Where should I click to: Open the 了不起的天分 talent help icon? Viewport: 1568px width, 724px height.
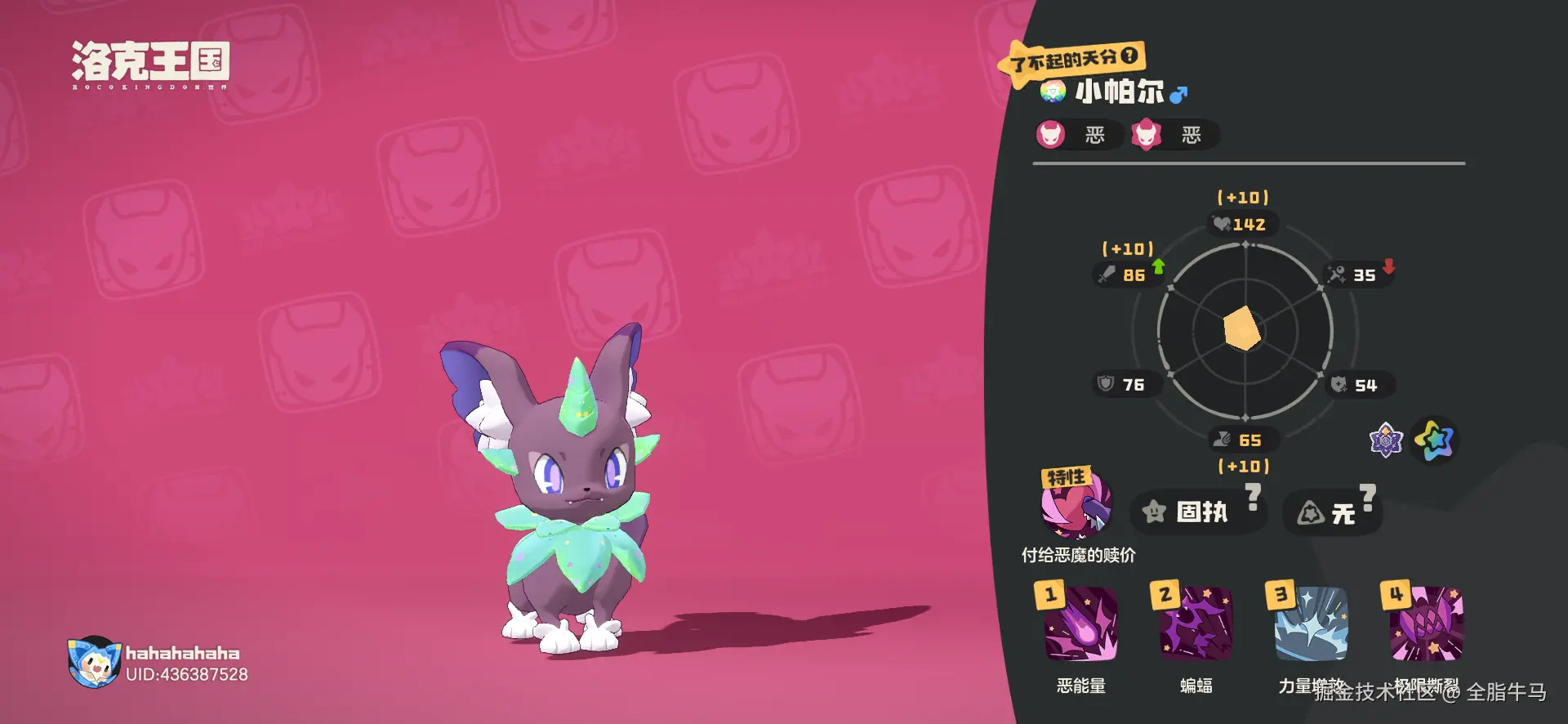coord(1129,56)
